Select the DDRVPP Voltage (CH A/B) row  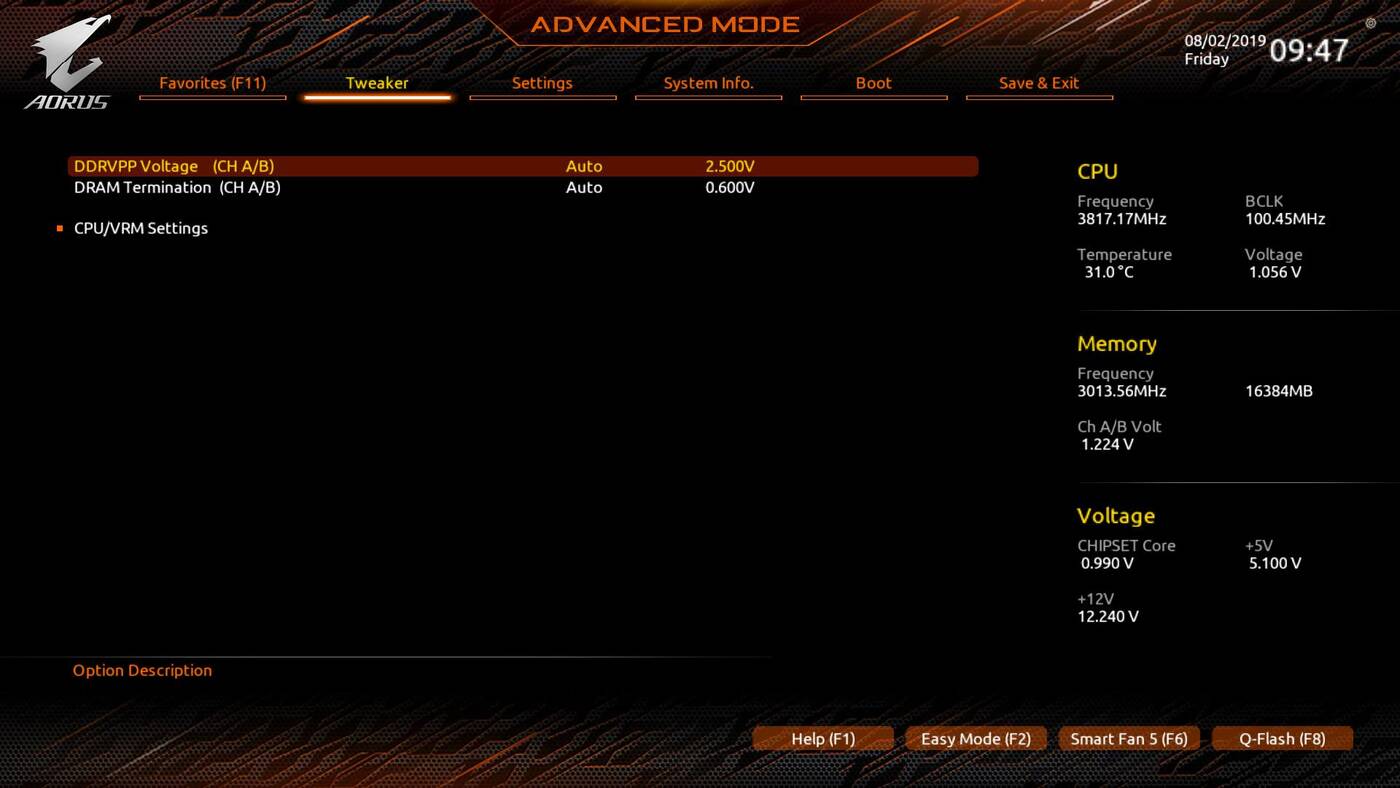[174, 166]
